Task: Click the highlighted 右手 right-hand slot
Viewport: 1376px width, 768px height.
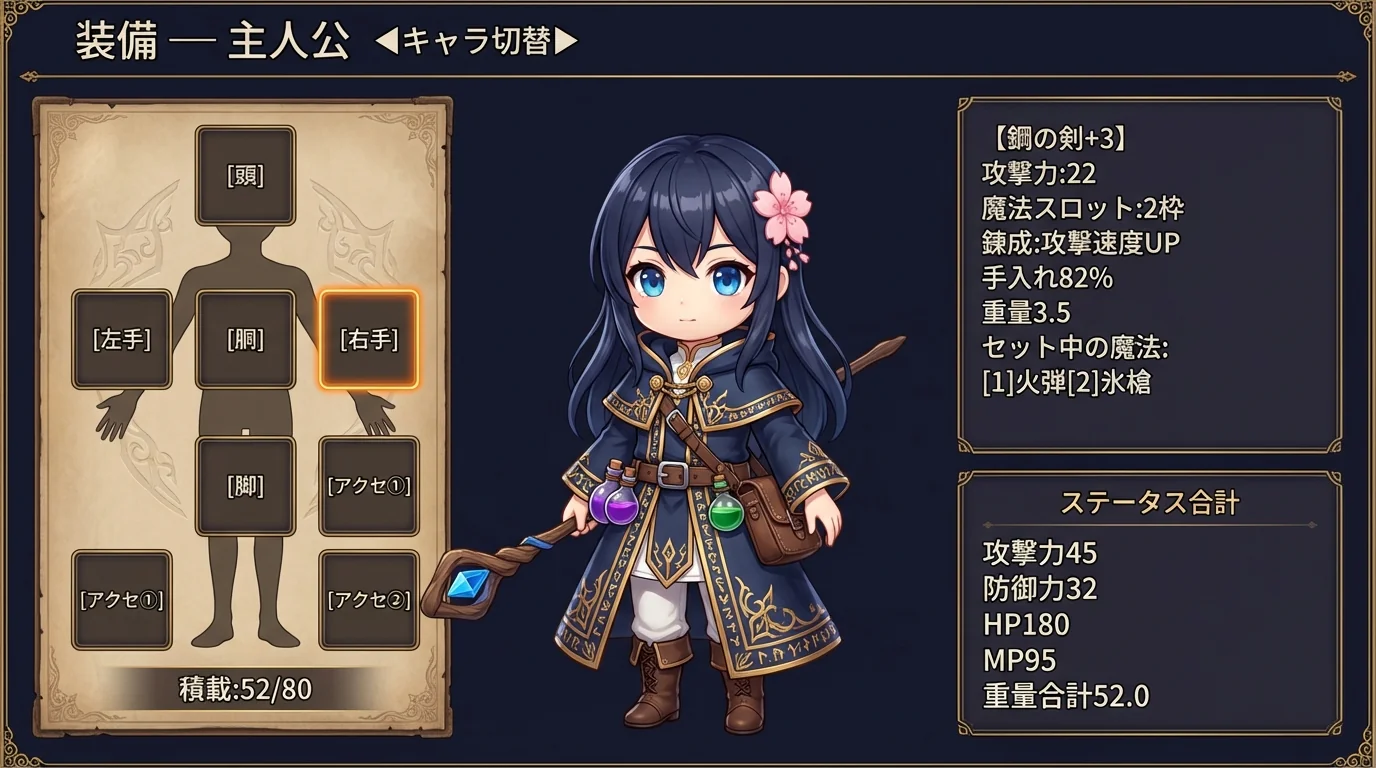Action: (x=368, y=339)
